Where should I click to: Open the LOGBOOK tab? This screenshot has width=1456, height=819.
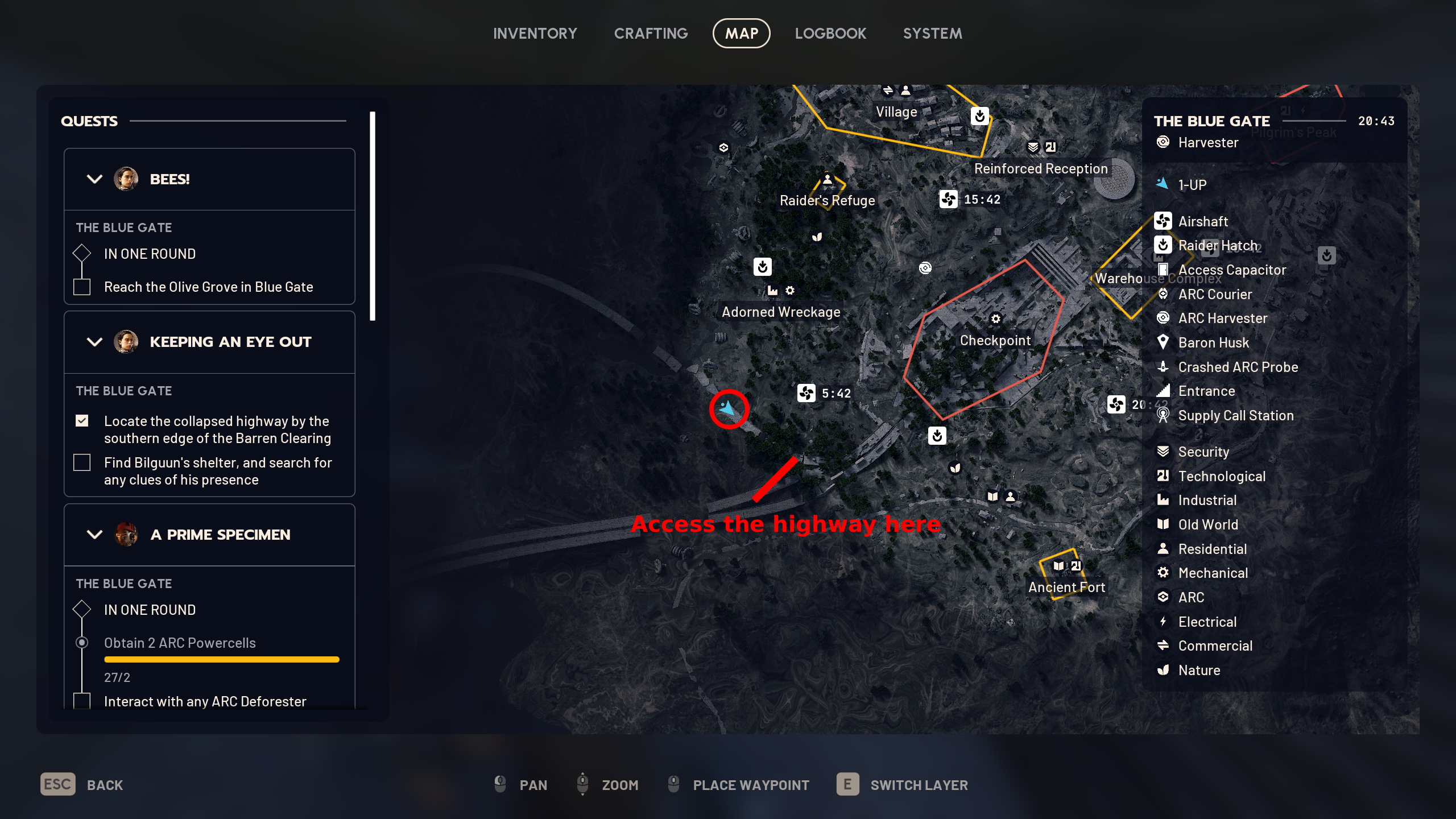point(831,33)
